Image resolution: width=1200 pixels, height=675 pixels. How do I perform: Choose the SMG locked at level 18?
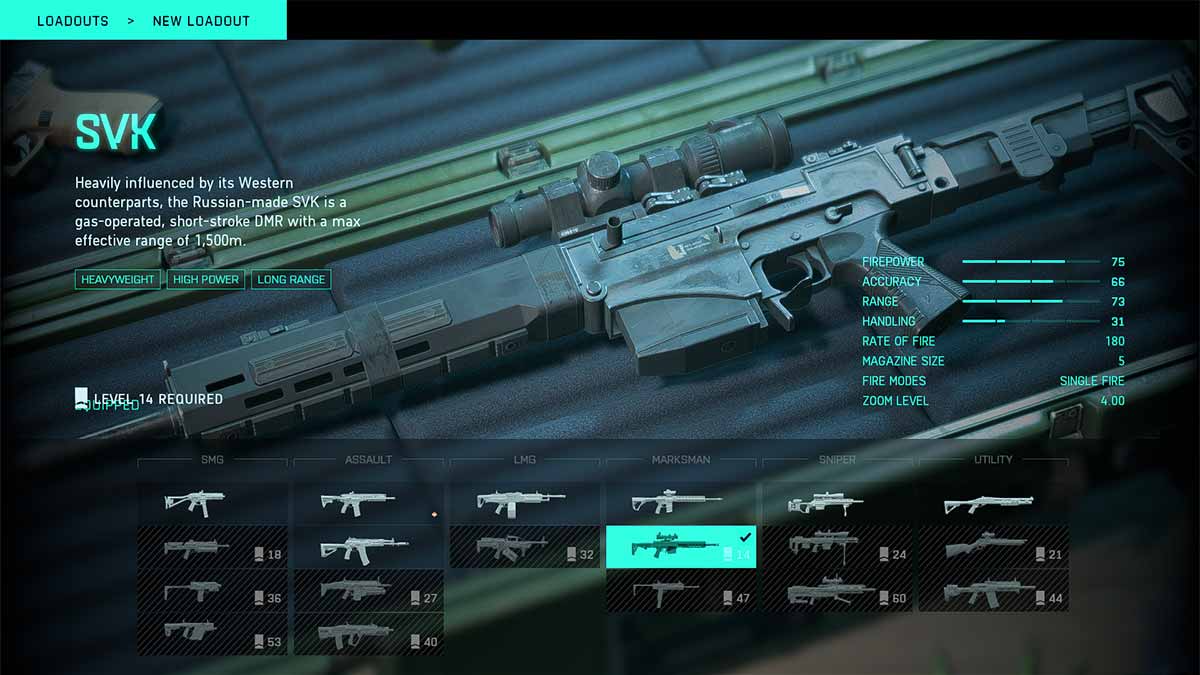(212, 548)
